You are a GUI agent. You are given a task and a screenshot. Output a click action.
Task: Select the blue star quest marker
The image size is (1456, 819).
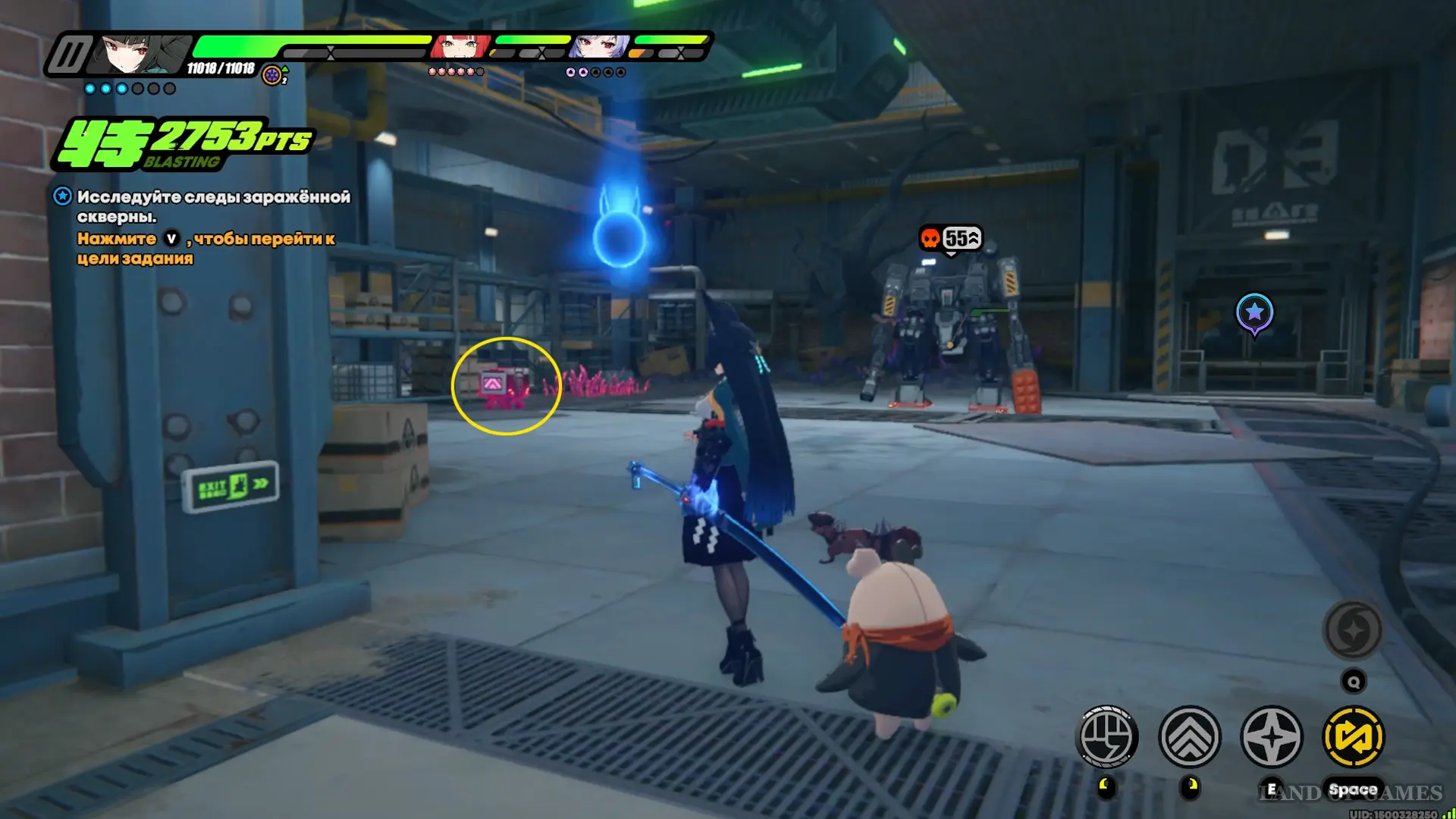1254,312
